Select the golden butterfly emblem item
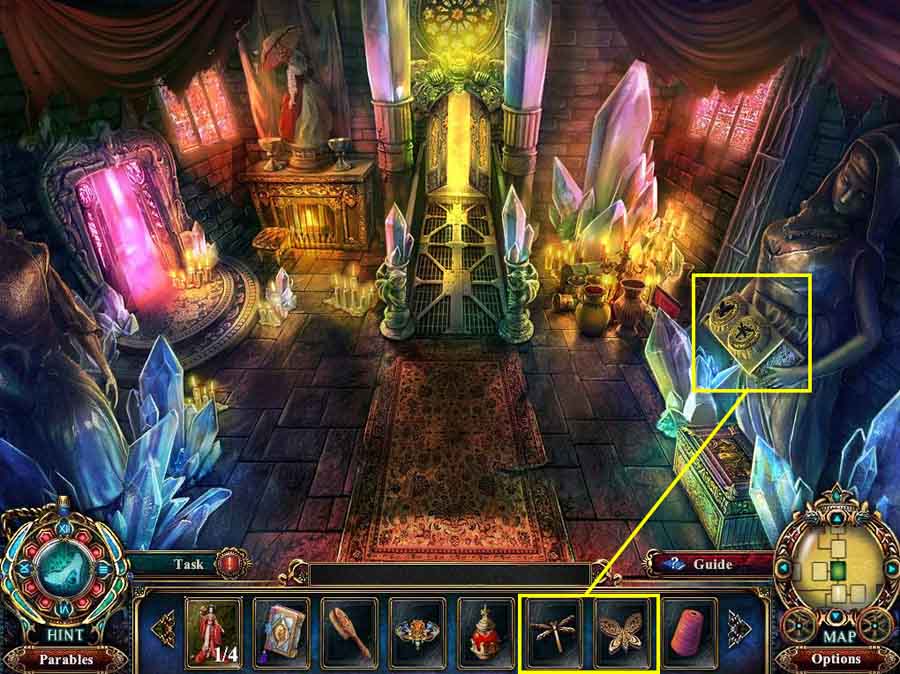This screenshot has width=900, height=674. pos(621,632)
